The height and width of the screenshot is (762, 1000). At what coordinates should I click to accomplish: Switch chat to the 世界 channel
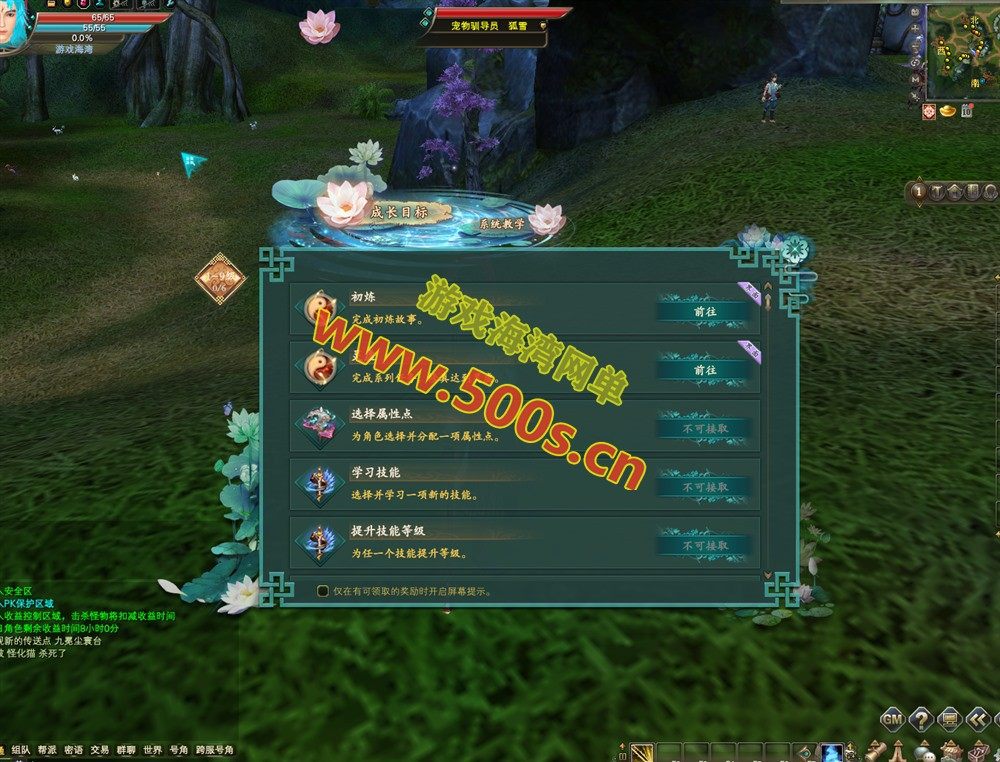152,749
